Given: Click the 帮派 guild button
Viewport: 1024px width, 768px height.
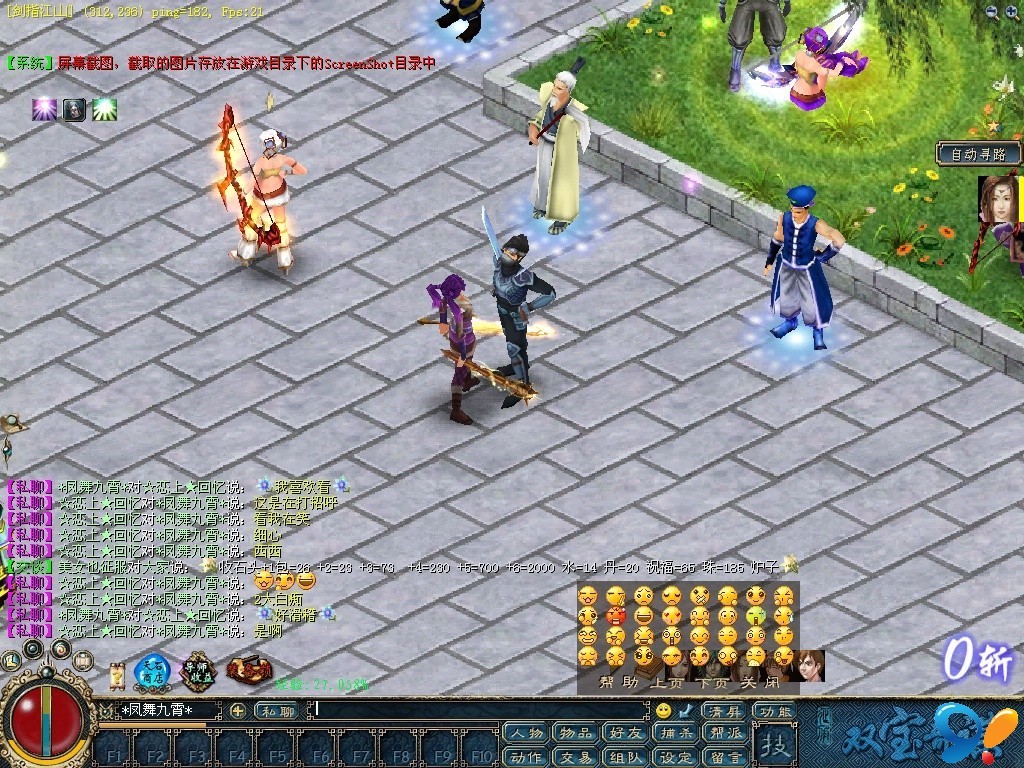Looking at the screenshot, I should coord(725,734).
